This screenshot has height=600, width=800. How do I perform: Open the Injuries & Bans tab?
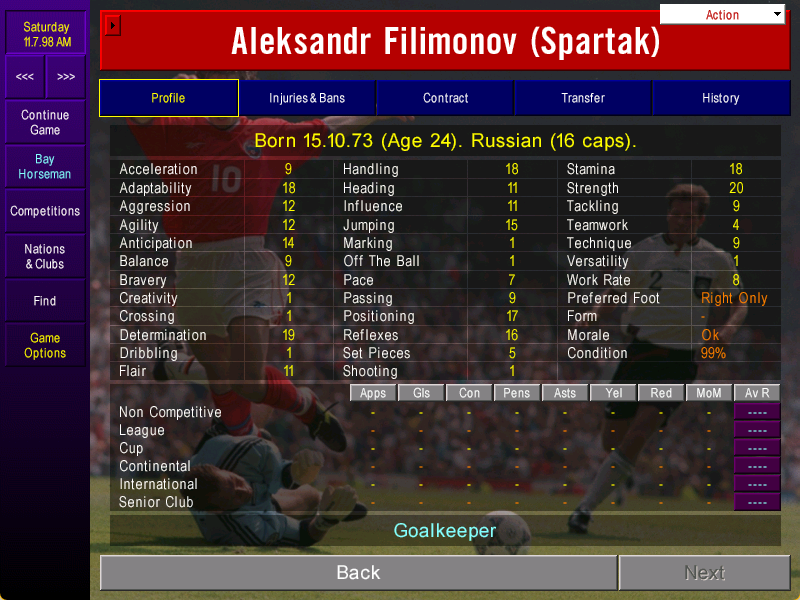point(307,98)
